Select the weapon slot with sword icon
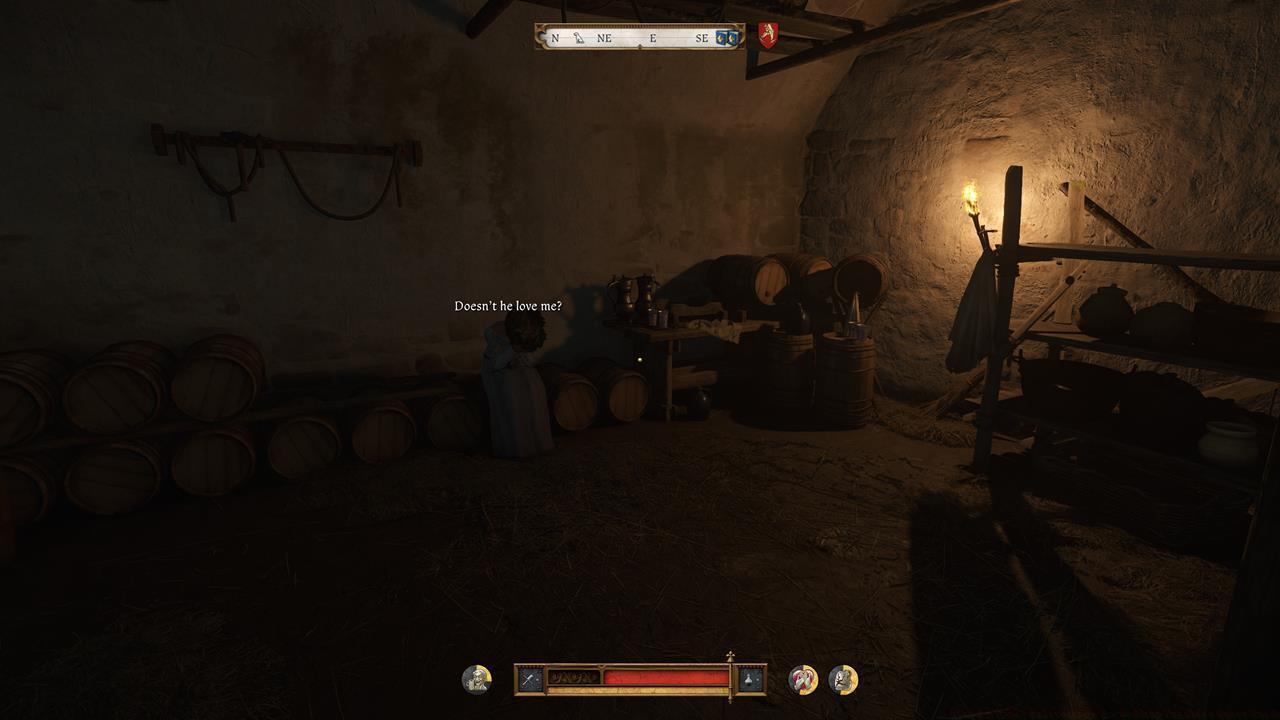The width and height of the screenshot is (1280, 720). point(530,680)
